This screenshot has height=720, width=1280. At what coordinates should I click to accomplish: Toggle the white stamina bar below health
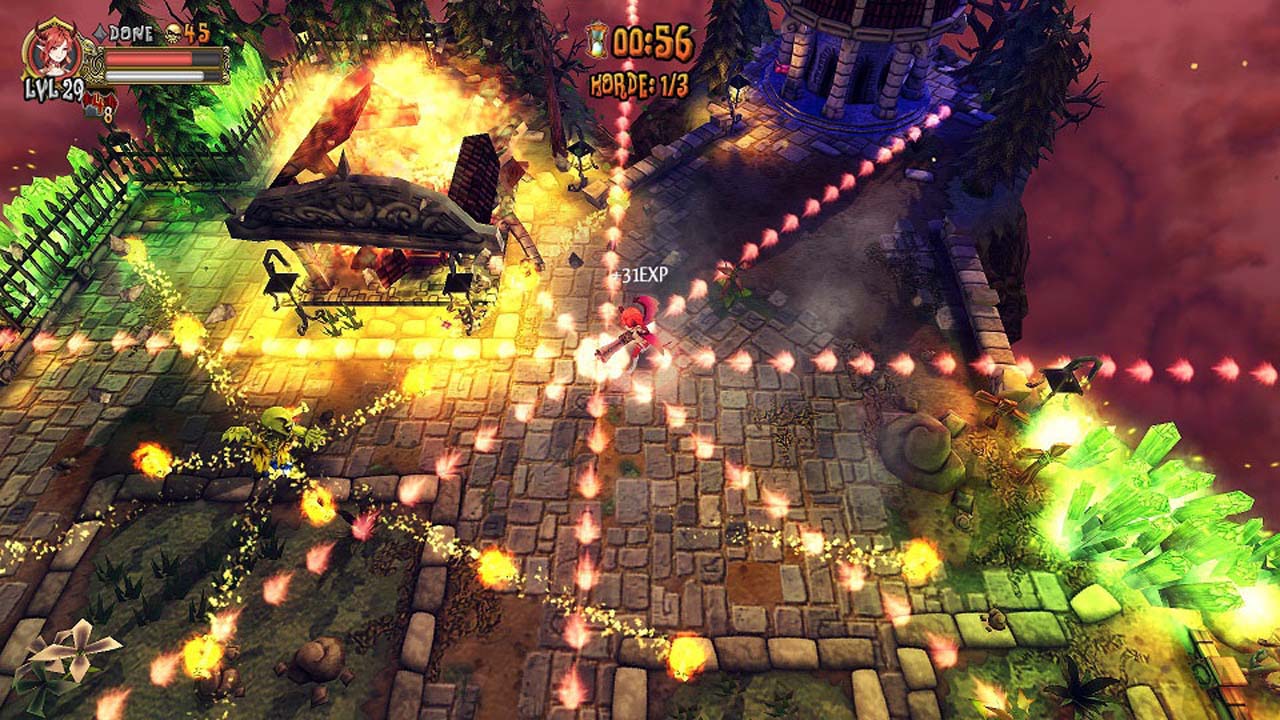tap(152, 76)
